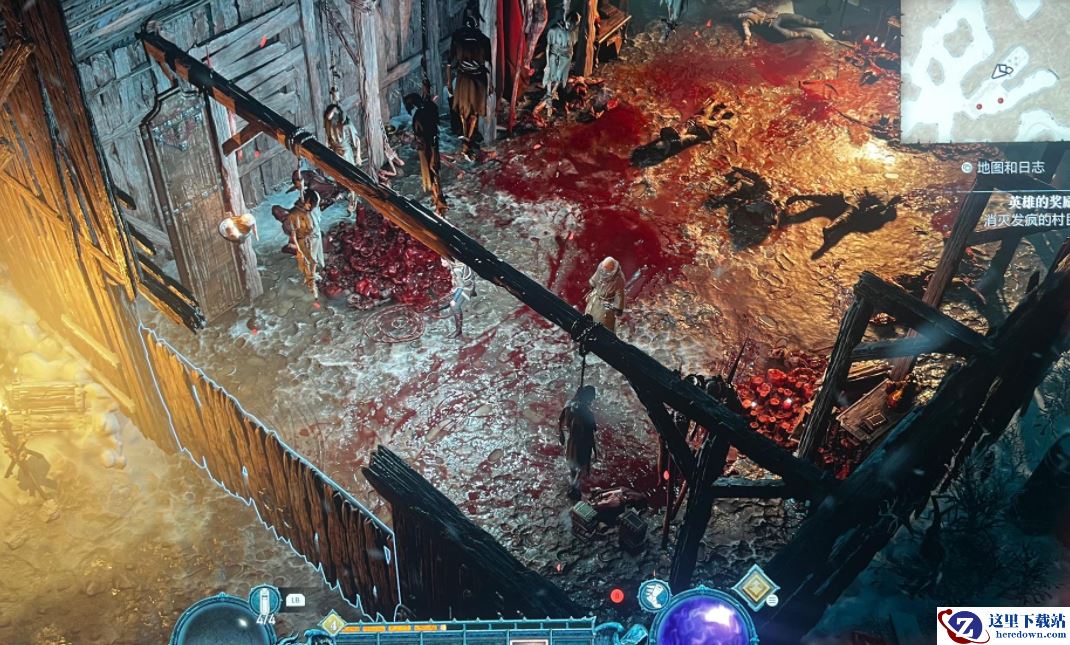Open the 地图和日志 map and journal label
This screenshot has width=1070, height=645.
click(1010, 167)
